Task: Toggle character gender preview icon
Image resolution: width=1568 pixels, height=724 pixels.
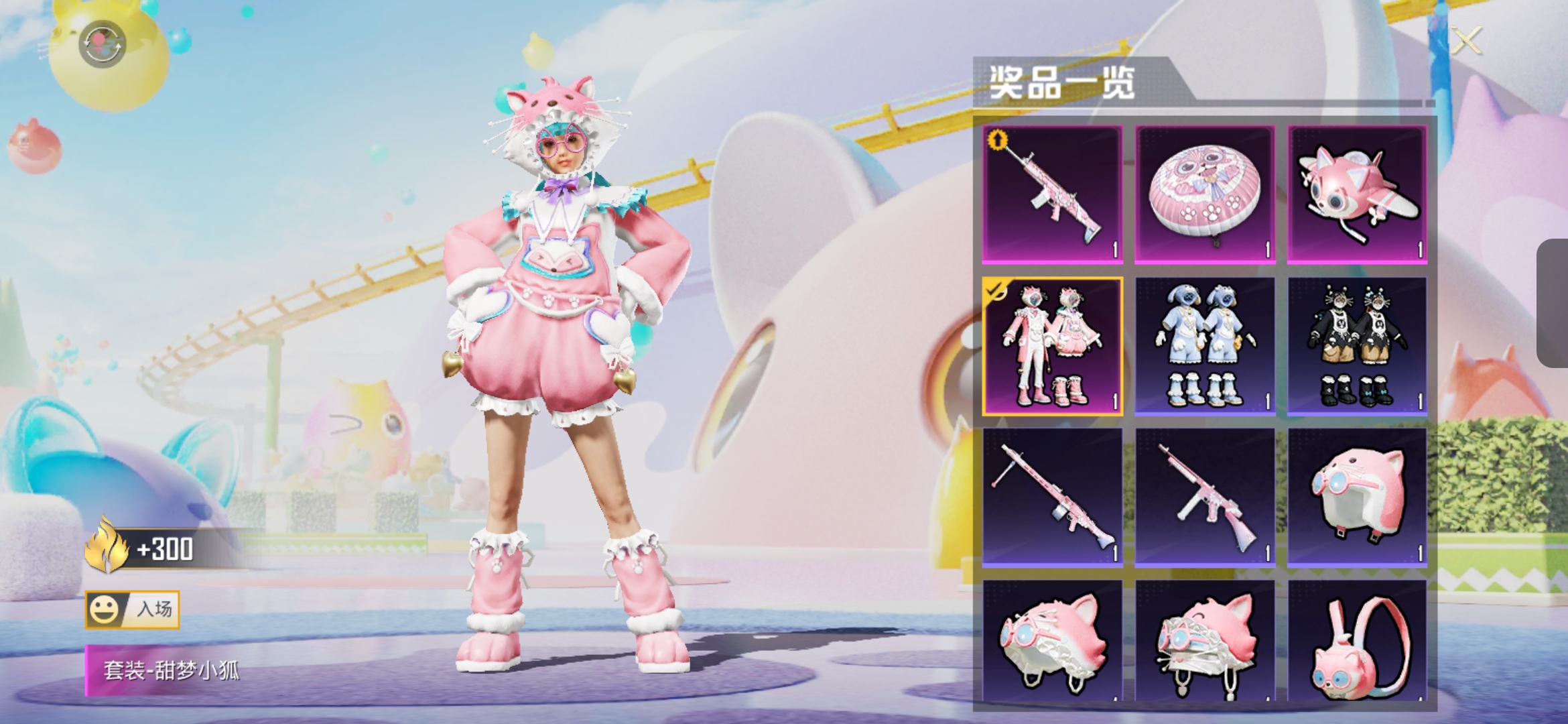Action: coord(102,44)
